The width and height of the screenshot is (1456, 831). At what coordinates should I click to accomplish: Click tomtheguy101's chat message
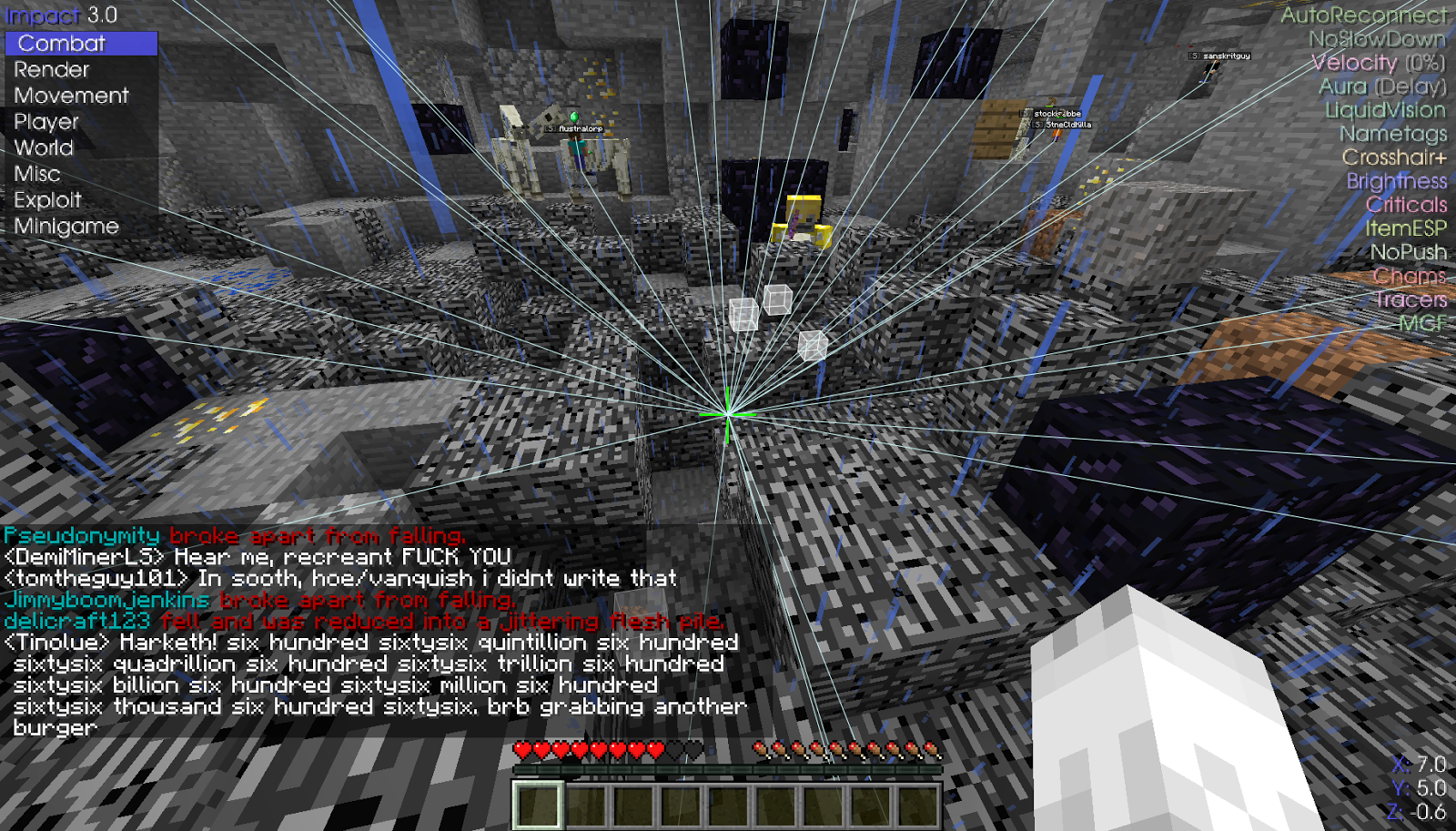[x=337, y=578]
